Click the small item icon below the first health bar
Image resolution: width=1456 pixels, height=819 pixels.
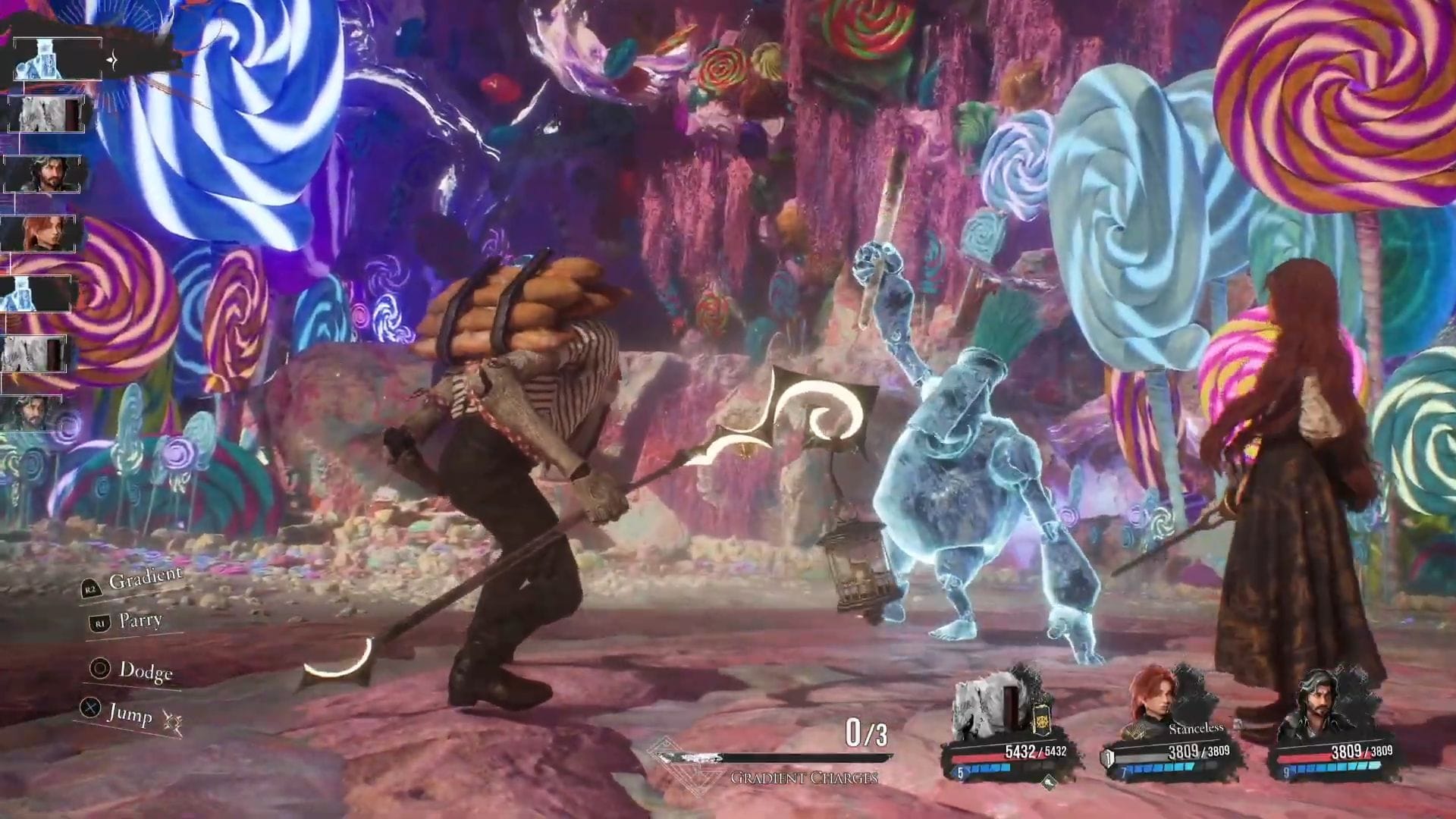coord(1050,783)
